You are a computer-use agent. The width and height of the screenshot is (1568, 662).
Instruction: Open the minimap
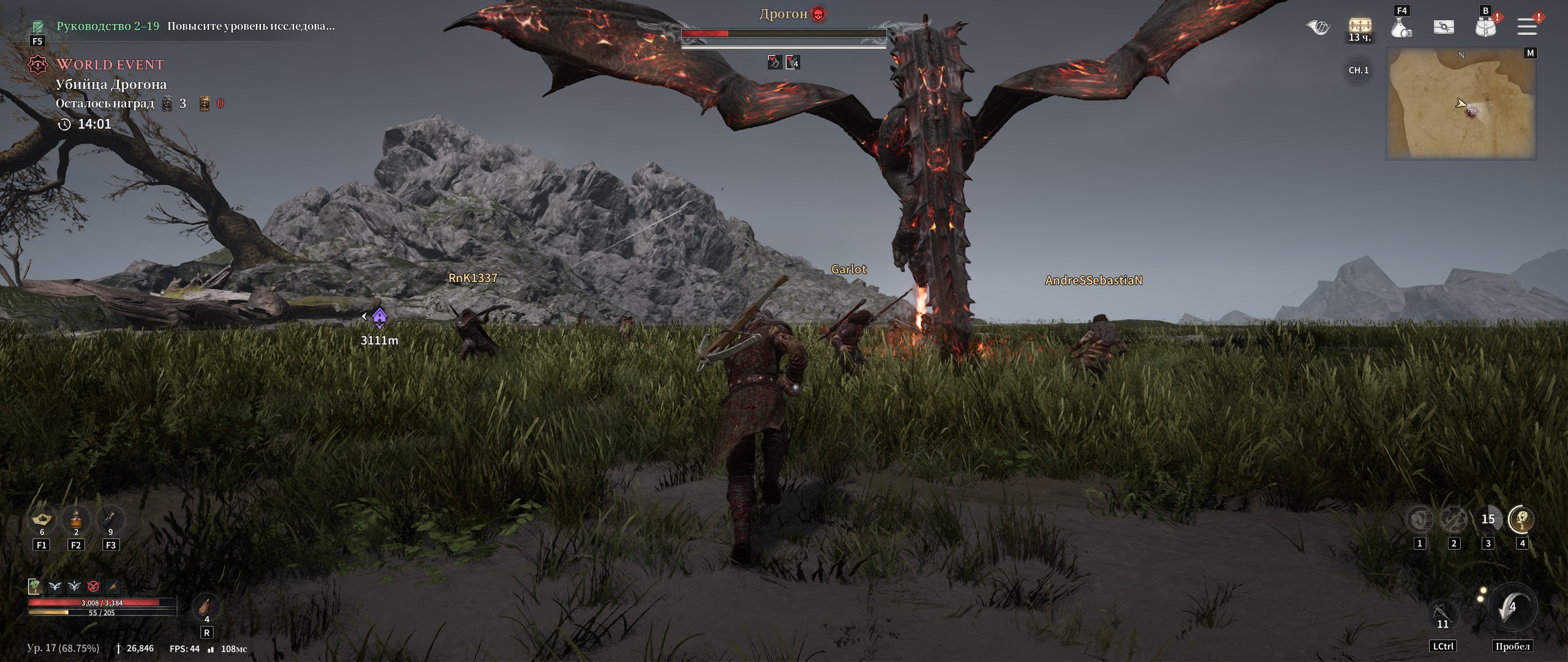pyautogui.click(x=1461, y=104)
